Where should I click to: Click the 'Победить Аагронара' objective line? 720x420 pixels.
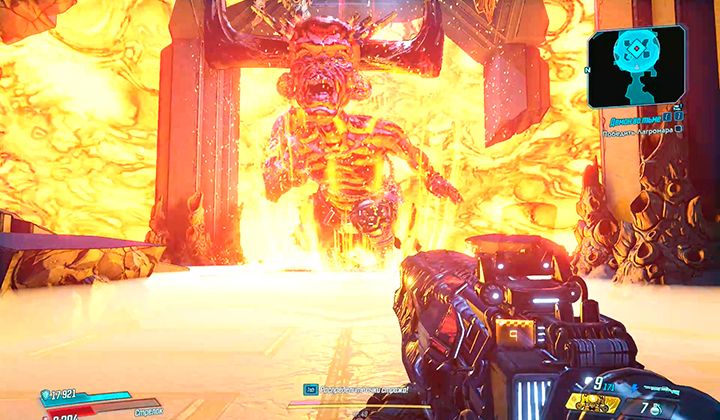[x=637, y=130]
